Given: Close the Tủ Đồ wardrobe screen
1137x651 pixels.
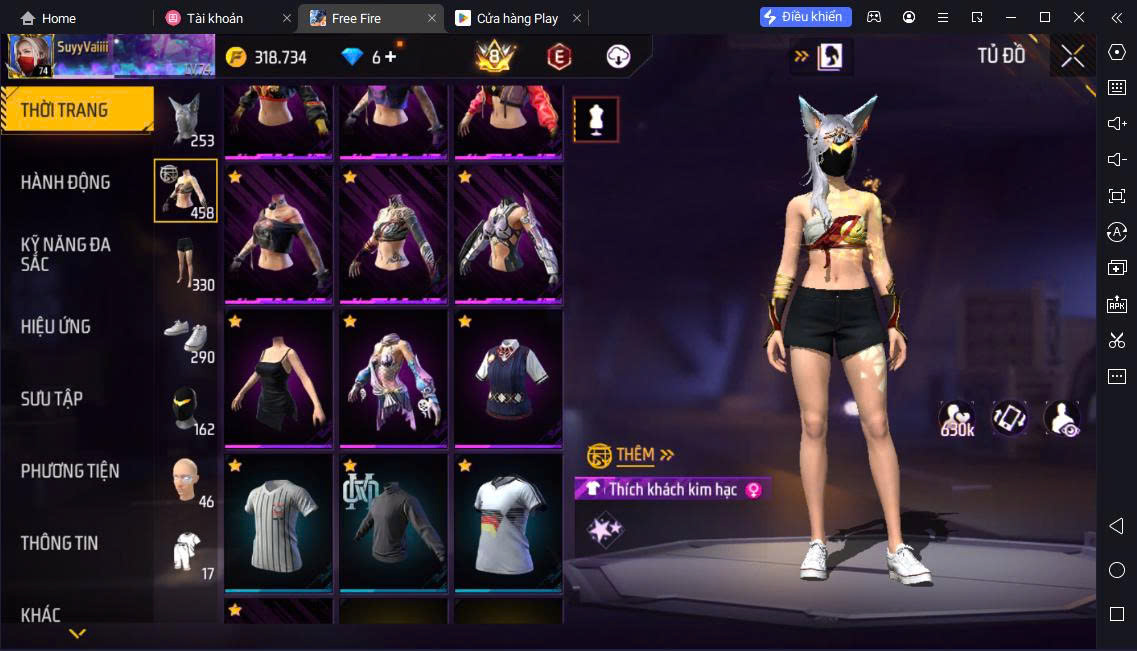Looking at the screenshot, I should 1072,56.
